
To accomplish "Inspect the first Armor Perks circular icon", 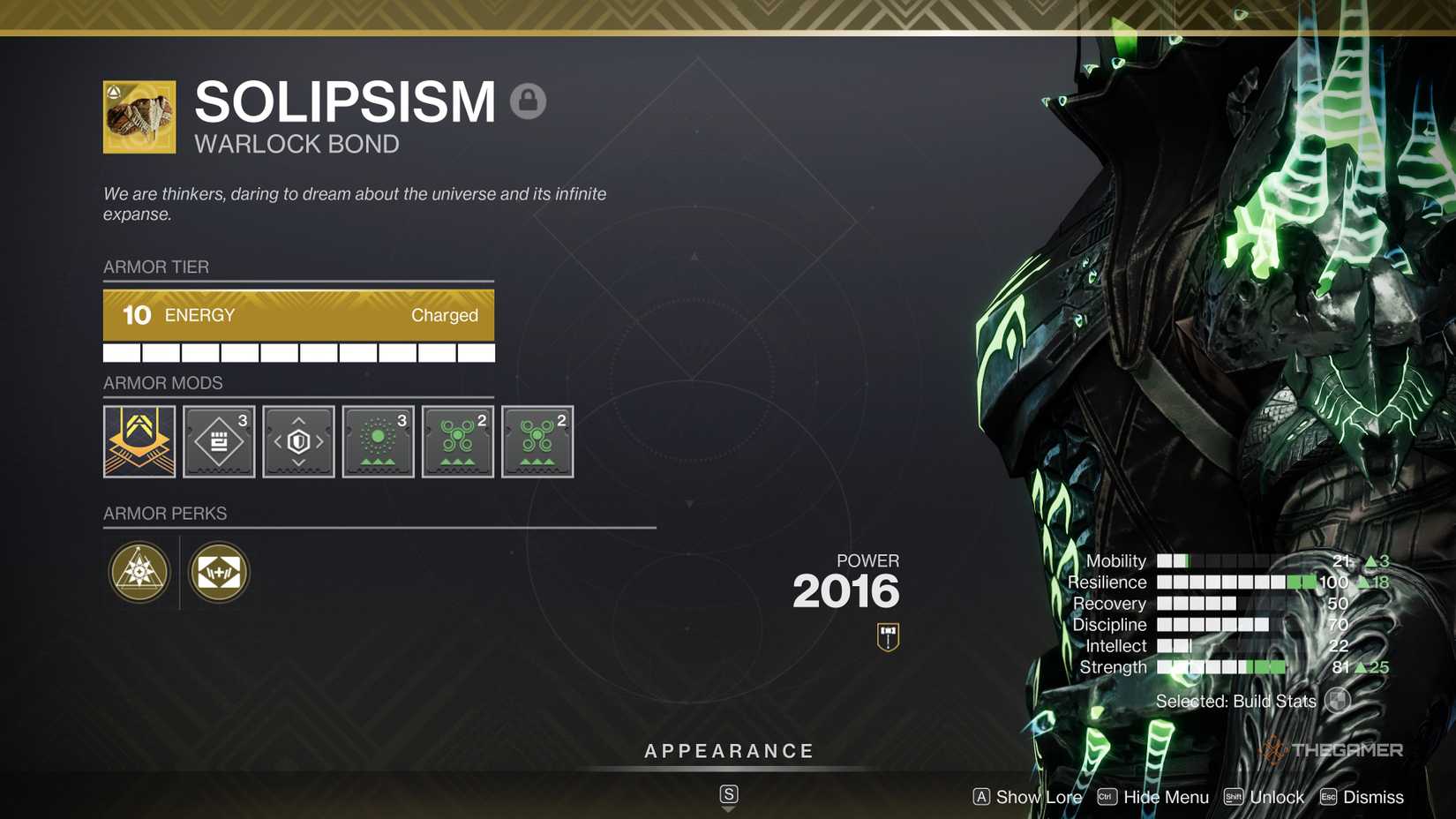I will coord(139,572).
